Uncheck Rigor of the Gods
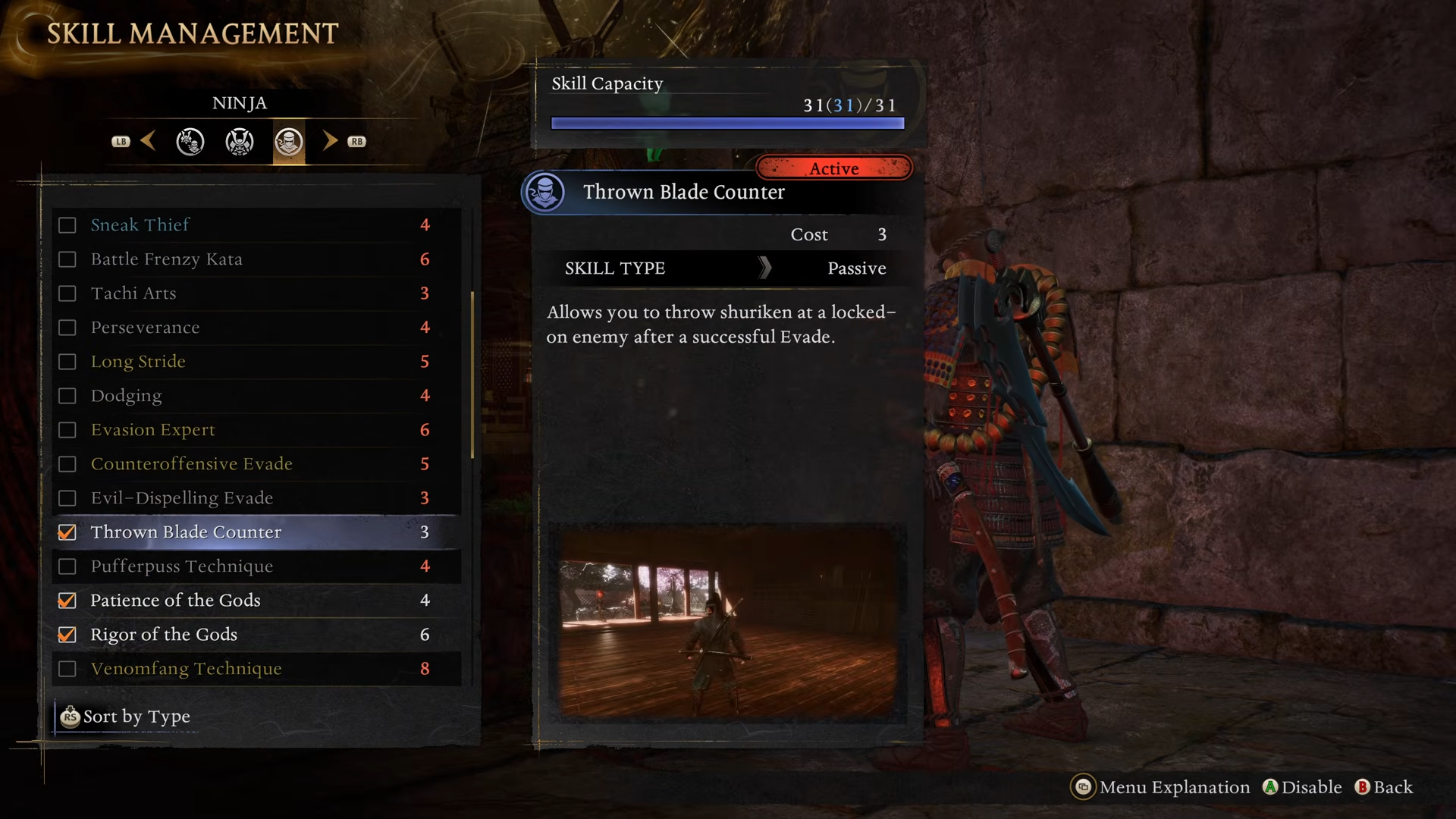The image size is (1456, 819). [x=67, y=635]
